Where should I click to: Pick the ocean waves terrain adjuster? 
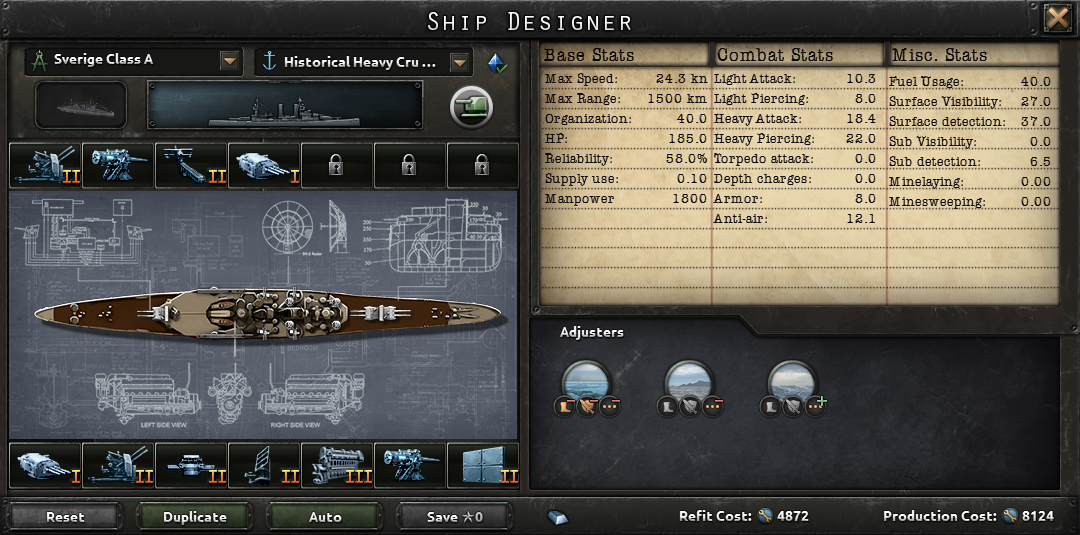587,381
